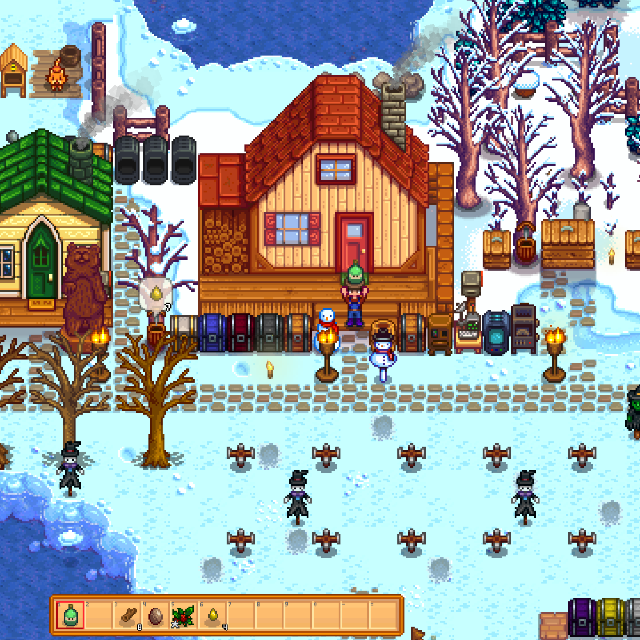Select the yellow sap drop slot
Screen dimensions: 640x640
(213, 615)
